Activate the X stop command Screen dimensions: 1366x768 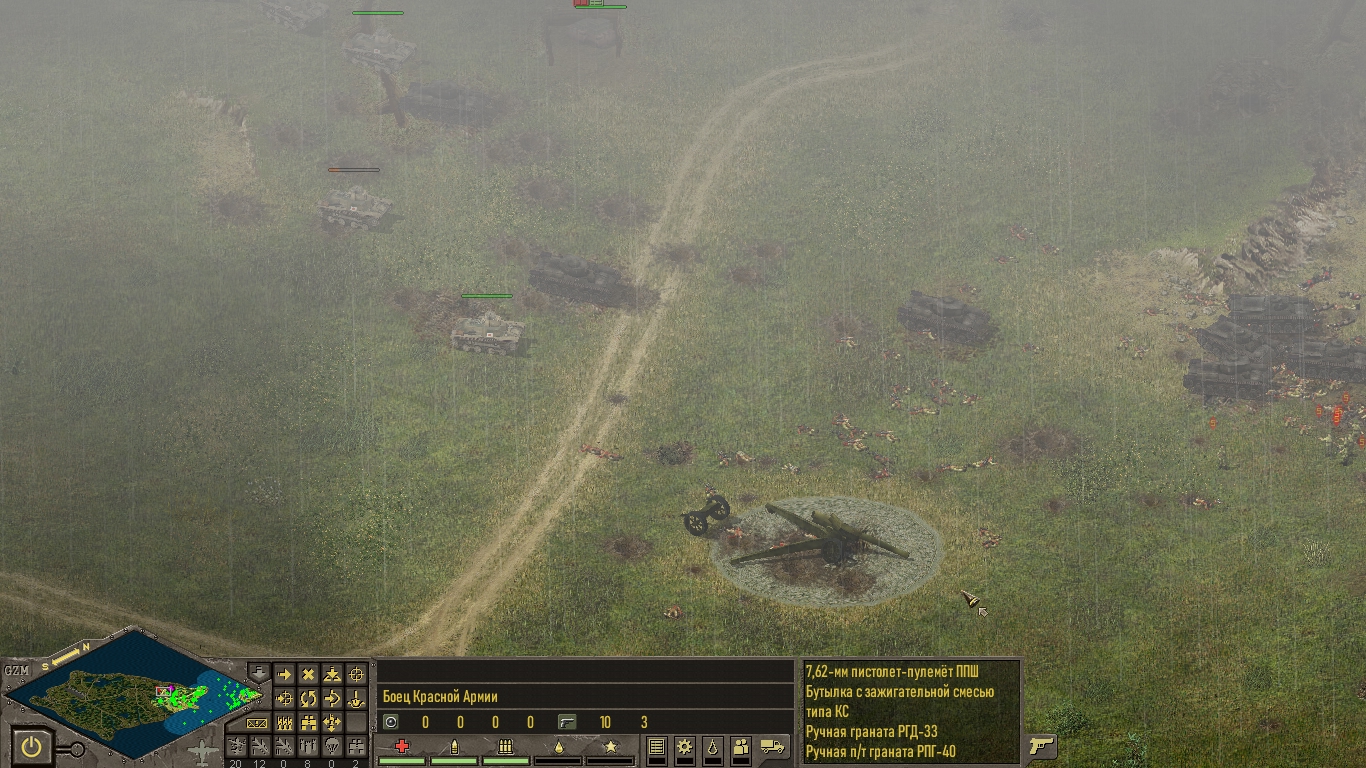tap(308, 675)
